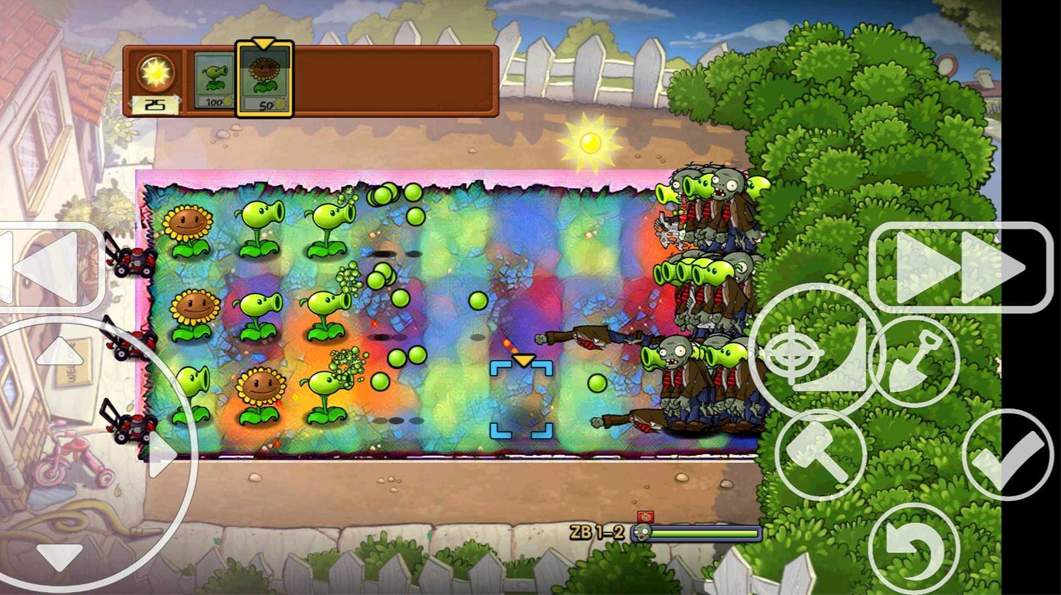Tap the double right arrow button
The image size is (1061, 595).
[x=960, y=267]
